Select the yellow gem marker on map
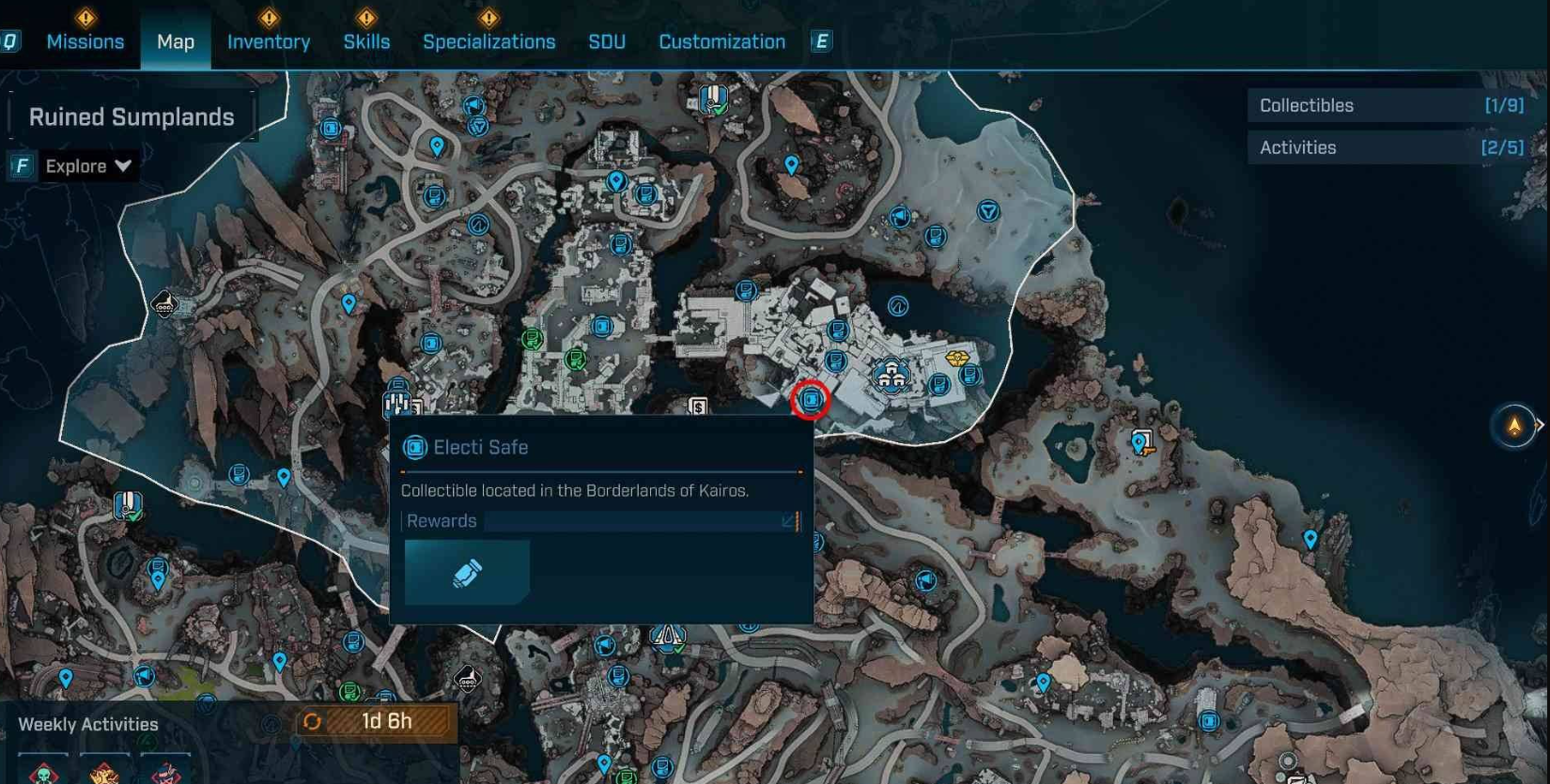This screenshot has height=784, width=1550. 956,358
